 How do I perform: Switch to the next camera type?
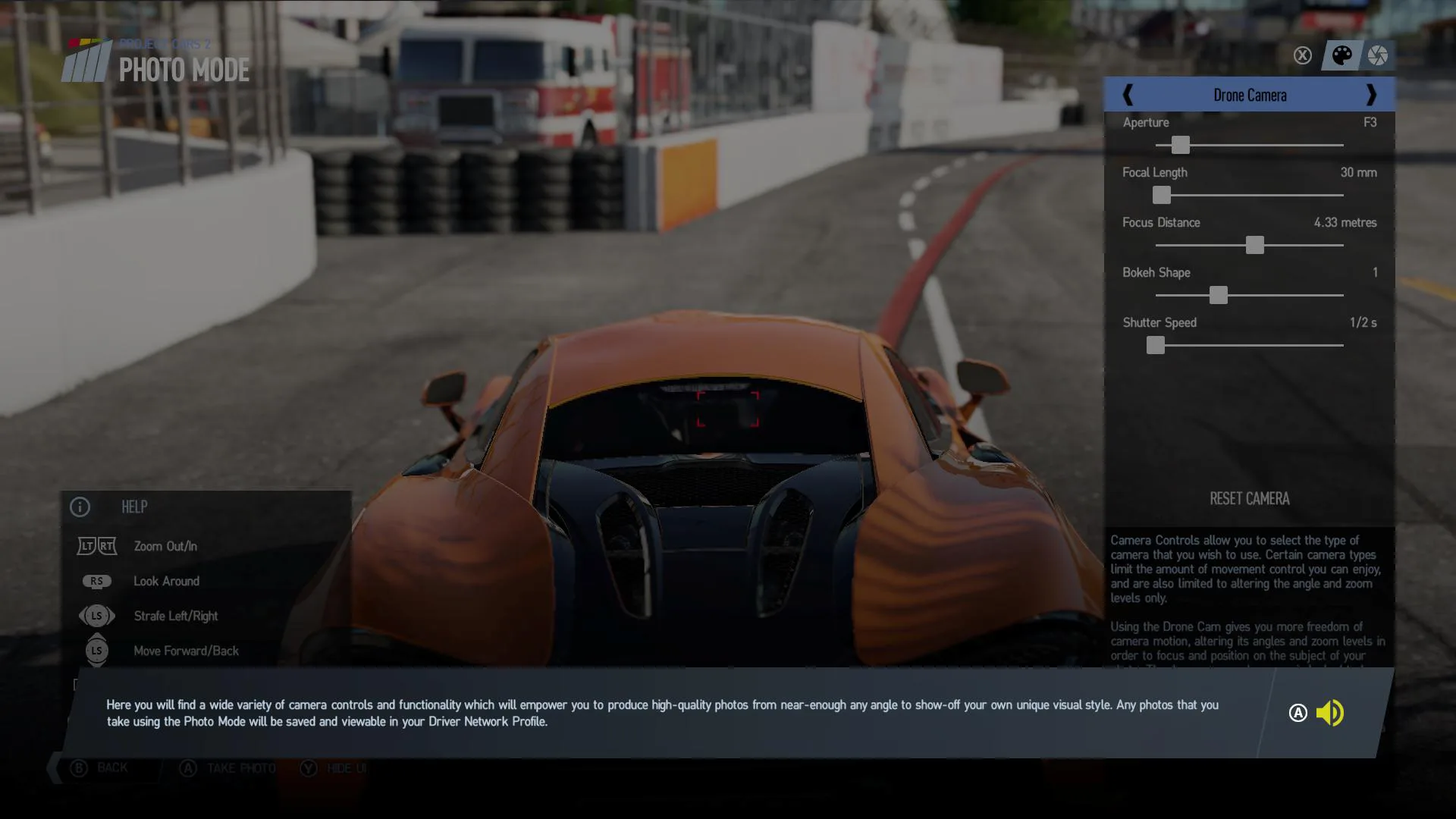[1370, 95]
